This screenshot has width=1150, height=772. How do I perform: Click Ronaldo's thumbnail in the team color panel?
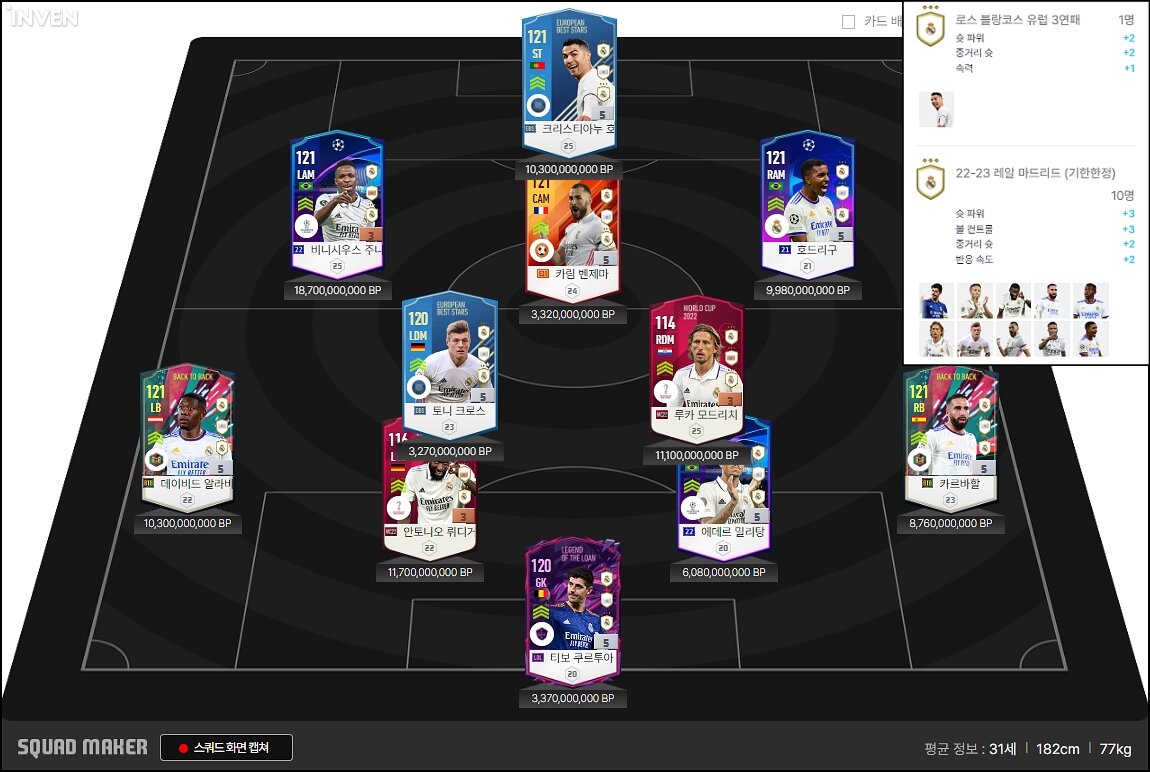click(936, 109)
